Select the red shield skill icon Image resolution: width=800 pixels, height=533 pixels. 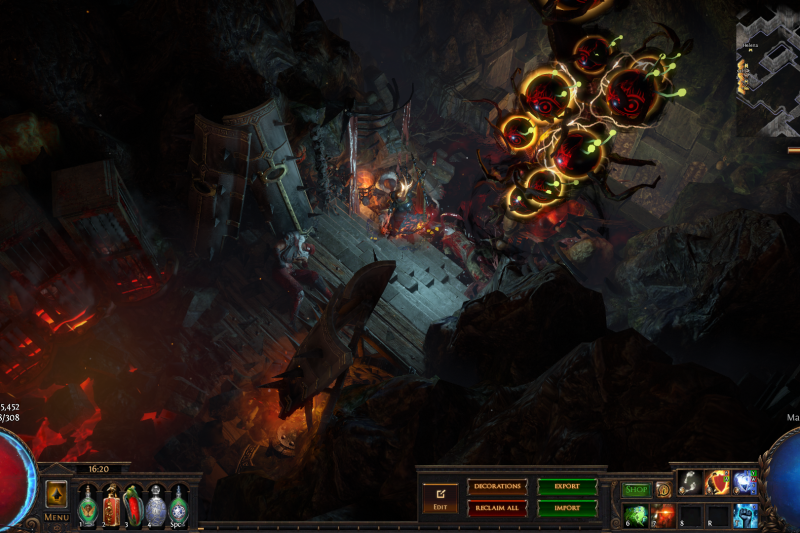click(x=717, y=483)
